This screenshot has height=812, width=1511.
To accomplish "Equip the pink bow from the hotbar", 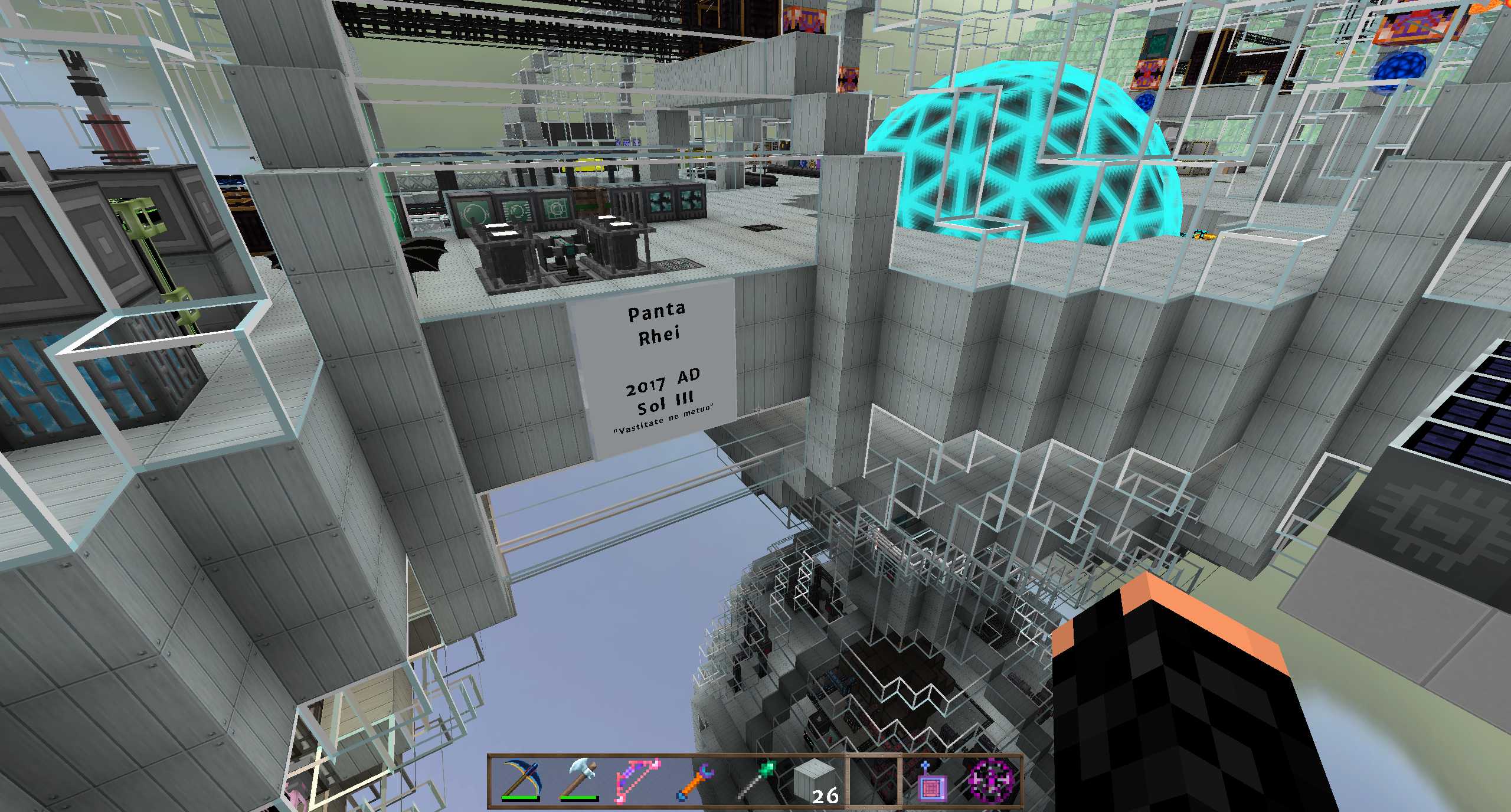I will coord(638,780).
